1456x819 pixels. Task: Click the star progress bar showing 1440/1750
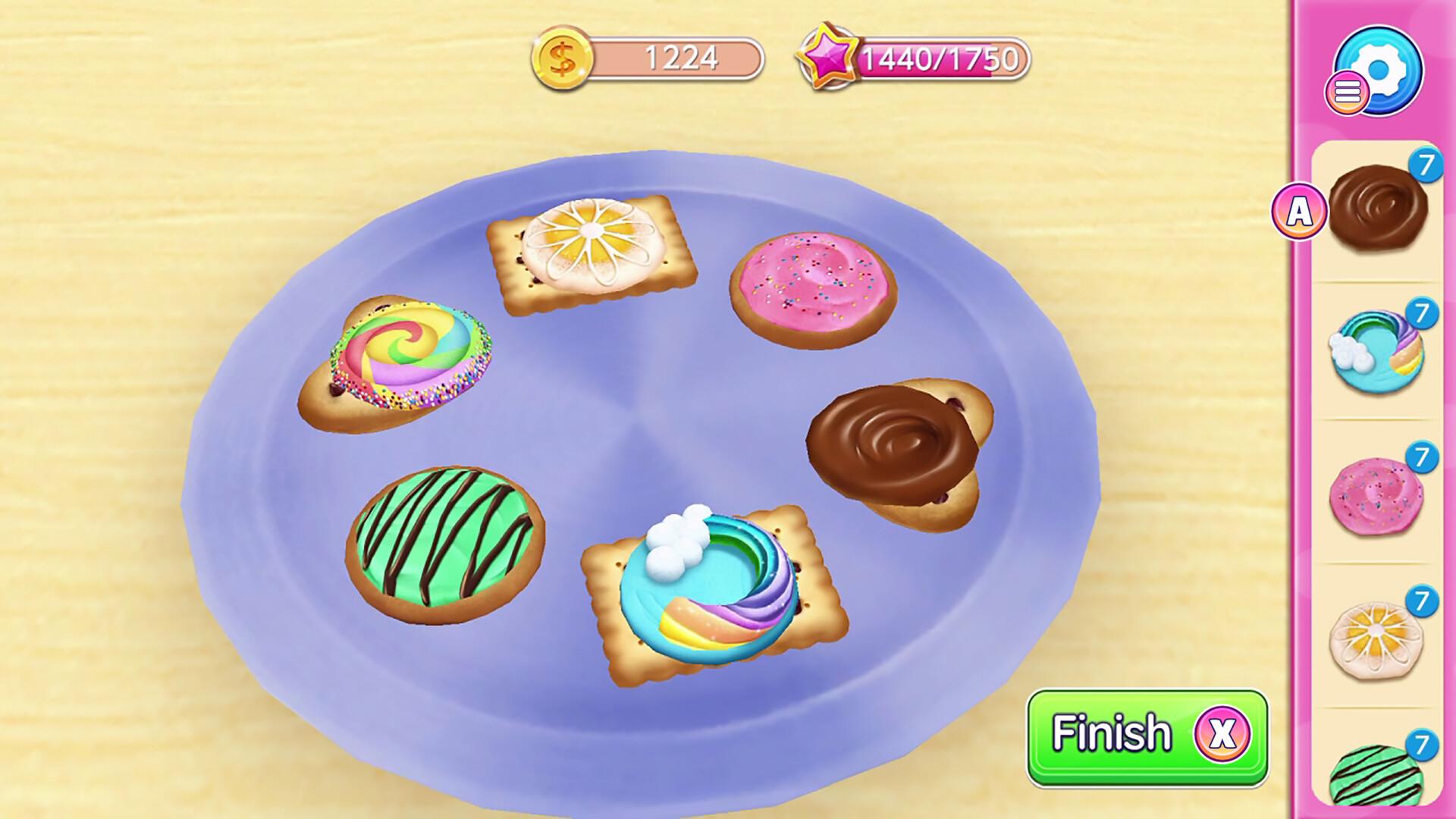pyautogui.click(x=940, y=57)
